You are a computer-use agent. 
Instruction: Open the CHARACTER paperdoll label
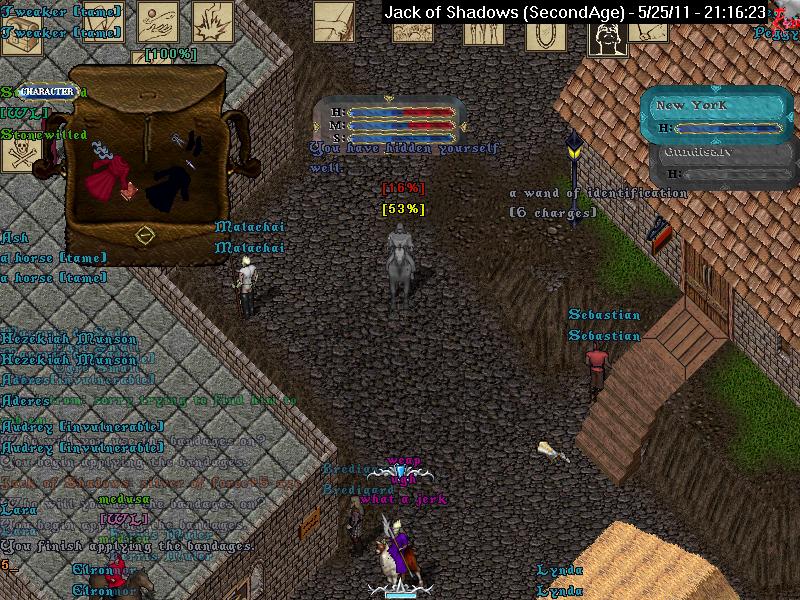click(48, 91)
